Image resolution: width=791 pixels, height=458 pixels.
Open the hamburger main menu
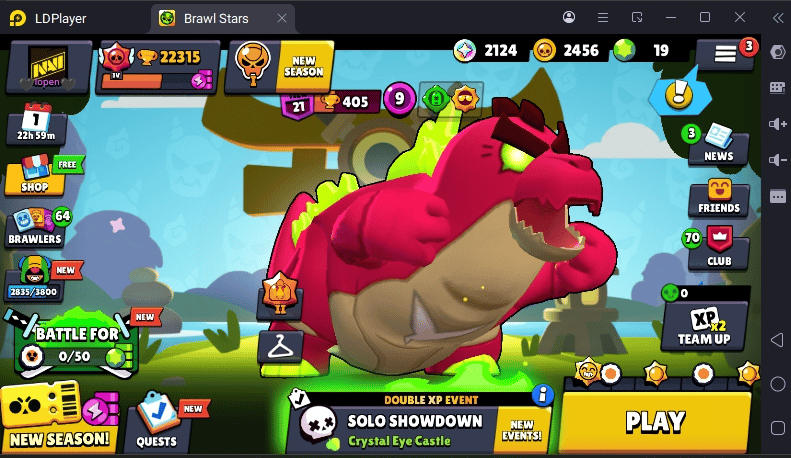tap(725, 56)
